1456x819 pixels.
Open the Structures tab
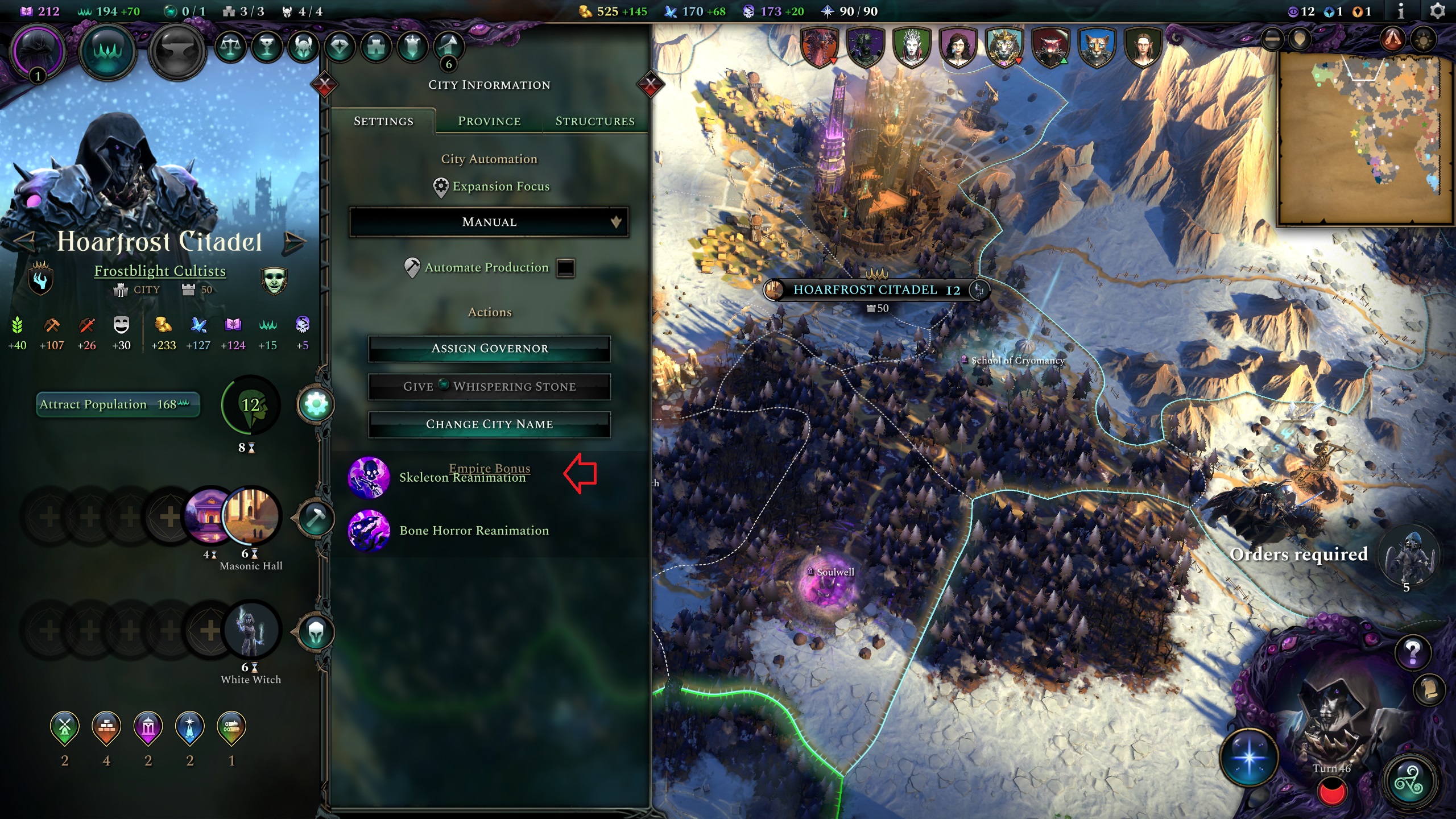point(595,121)
